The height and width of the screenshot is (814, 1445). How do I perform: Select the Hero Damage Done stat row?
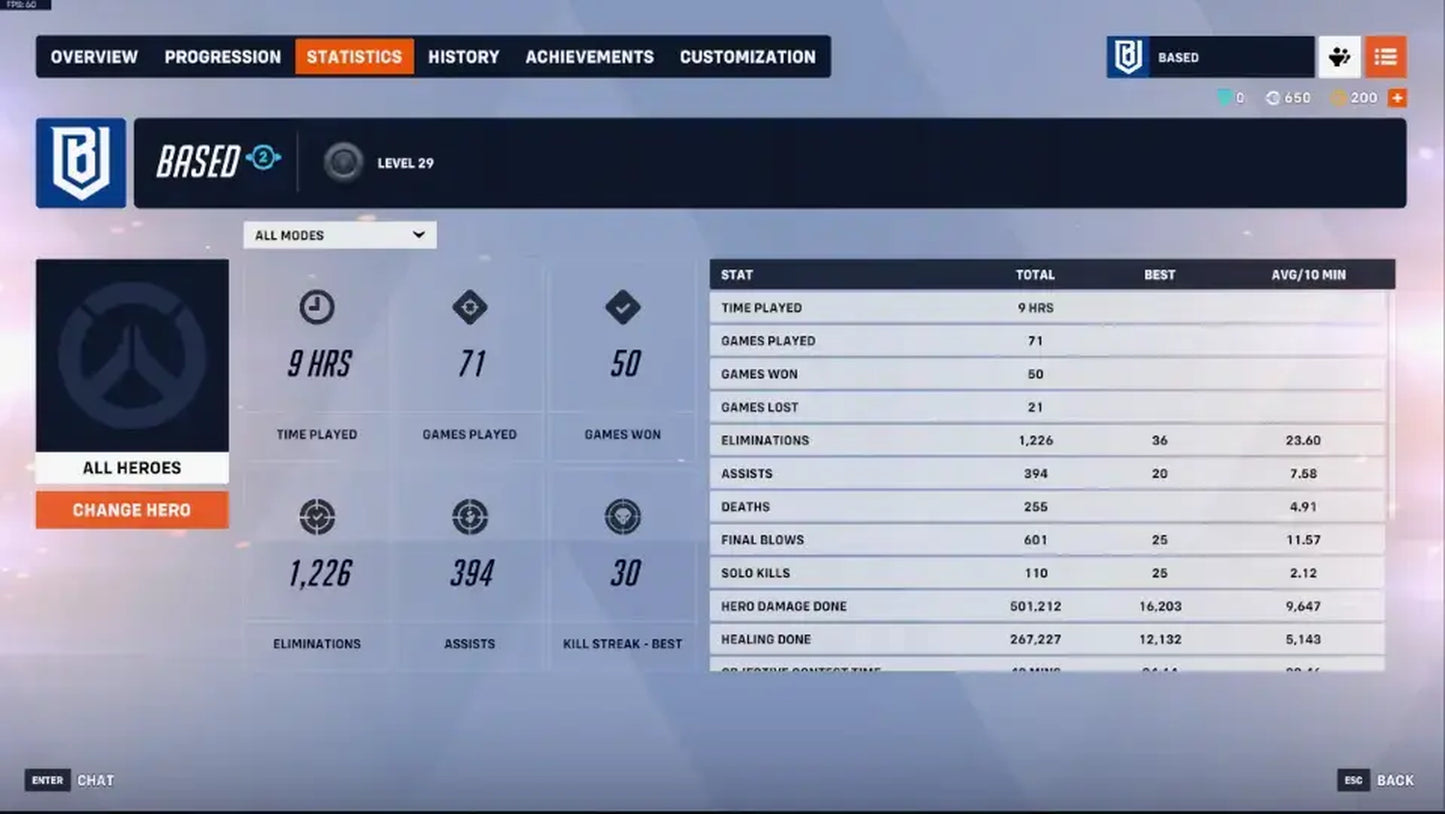(1050, 606)
